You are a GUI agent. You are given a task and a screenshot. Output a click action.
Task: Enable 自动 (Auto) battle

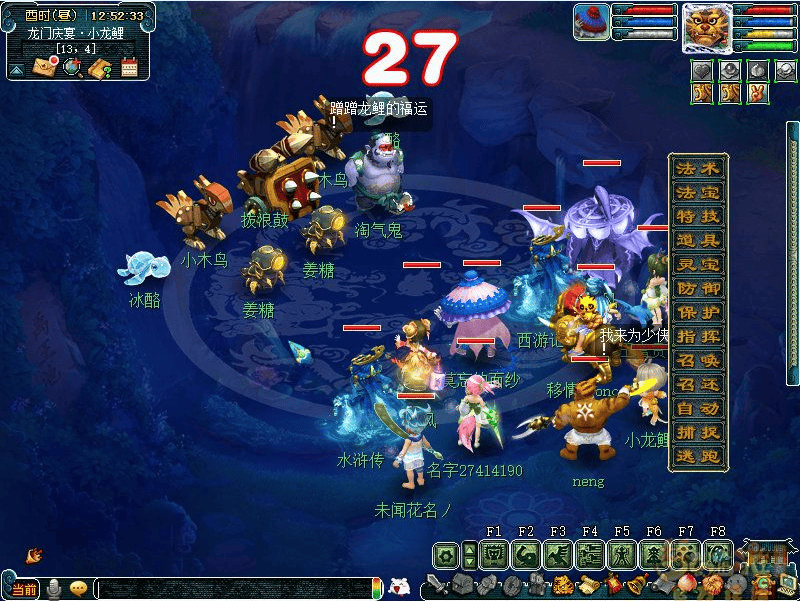(697, 409)
